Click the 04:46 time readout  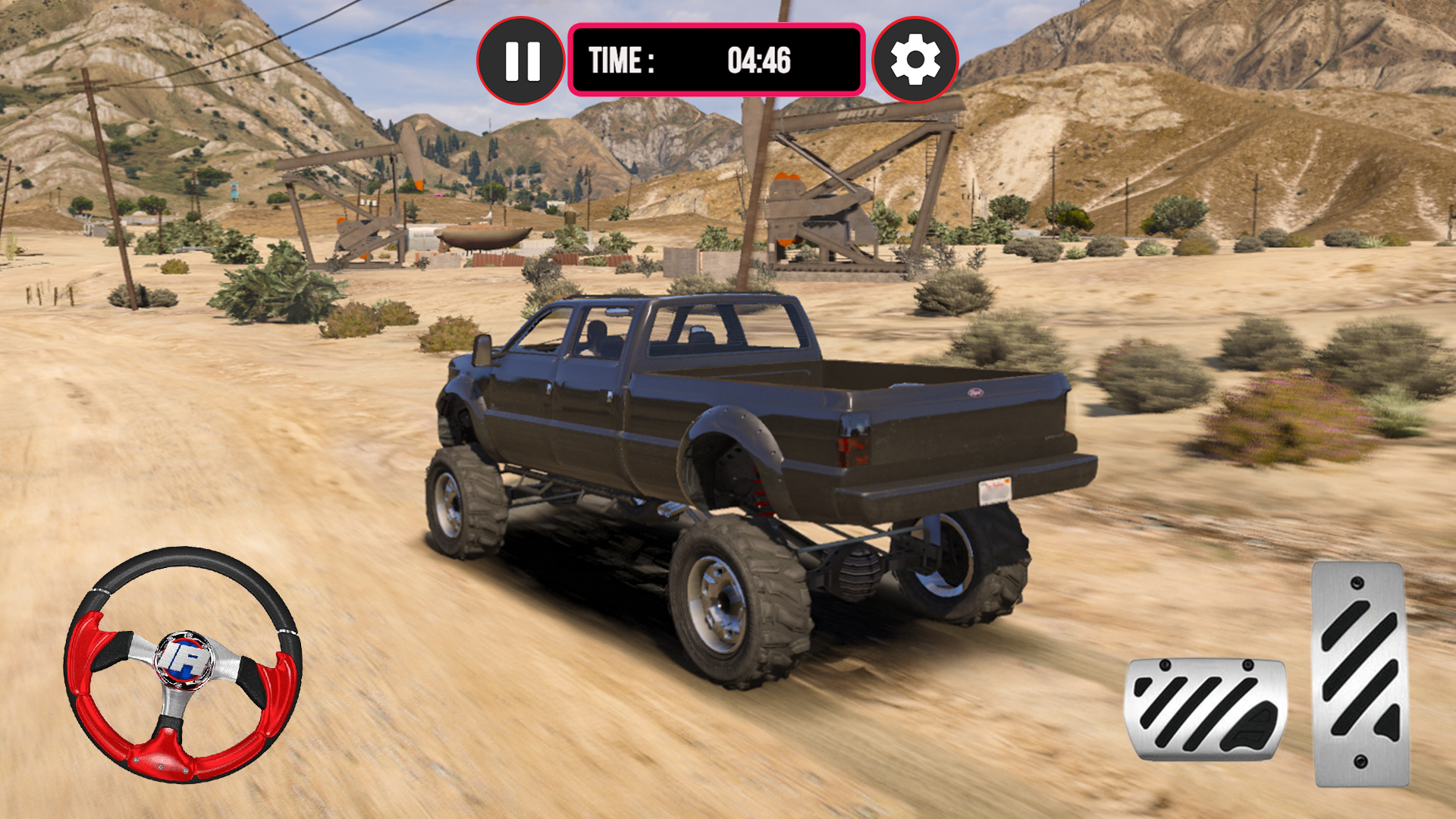(758, 60)
